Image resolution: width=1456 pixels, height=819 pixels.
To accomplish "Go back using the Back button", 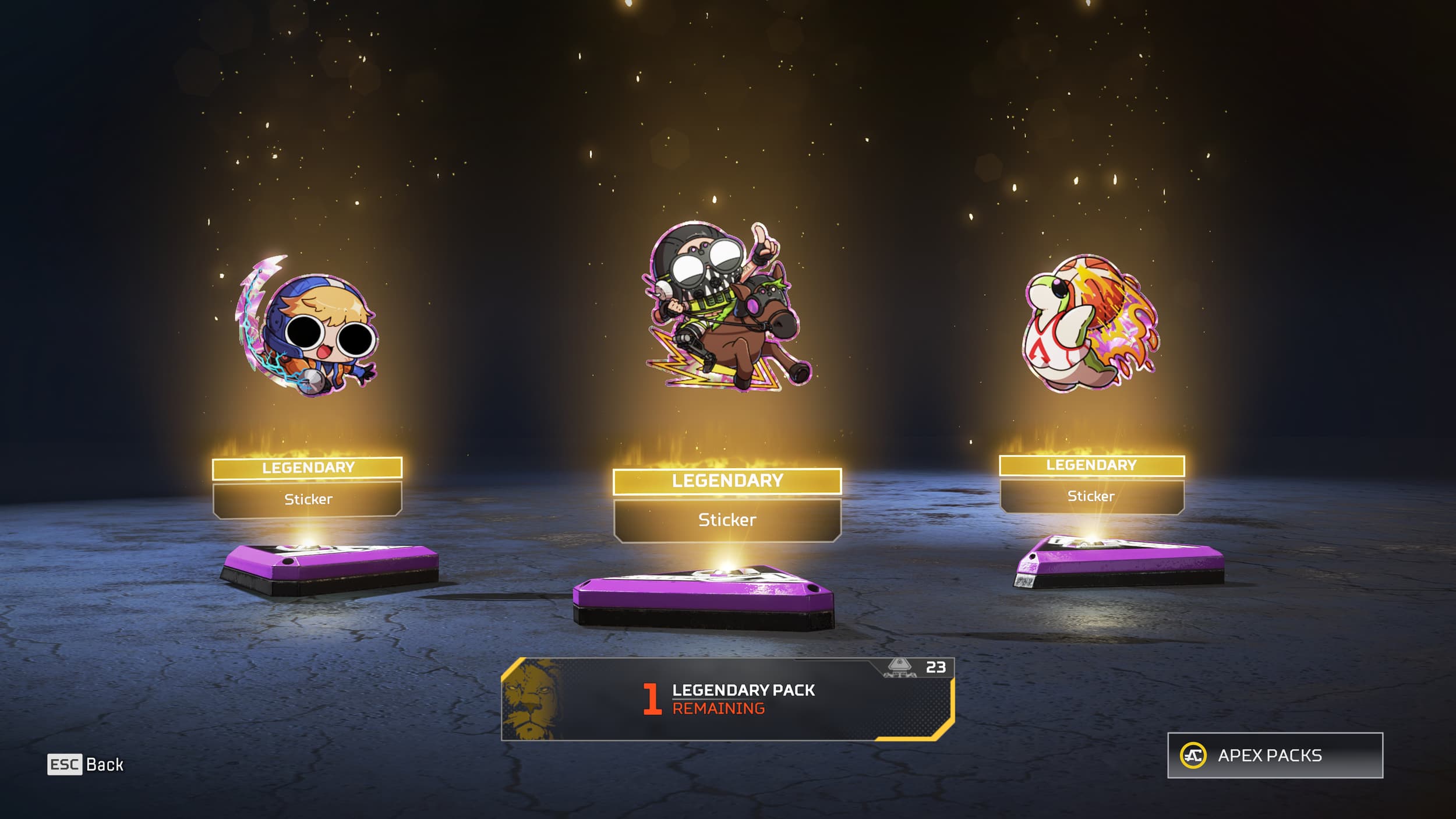I will point(86,764).
